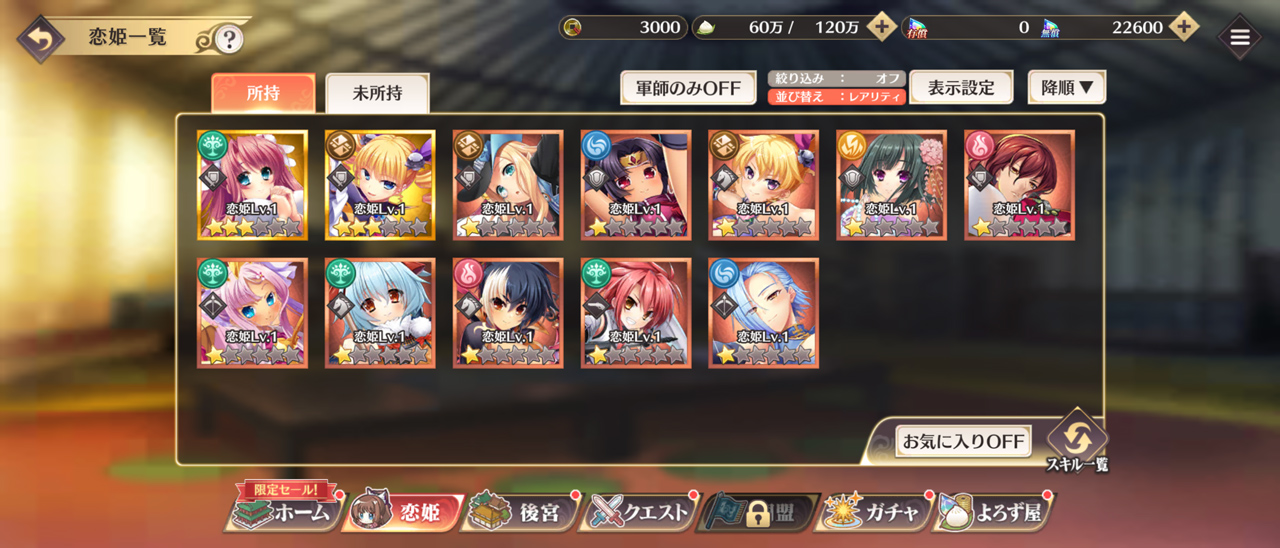The height and width of the screenshot is (548, 1280).
Task: Open the hamburger main menu
Action: tap(1240, 38)
